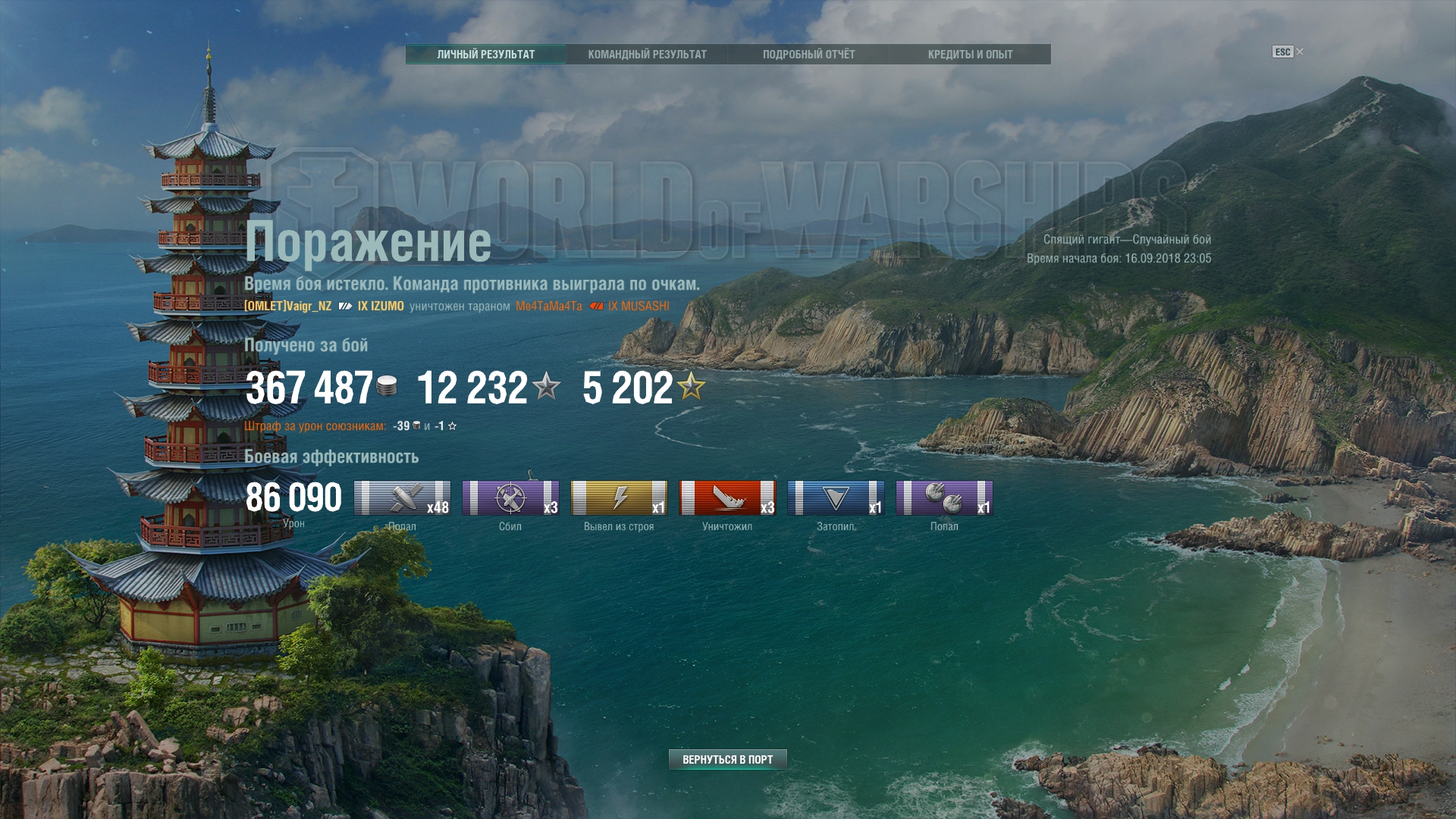Viewport: 1456px width, 819px height.
Task: Select the Кредиты и опыт tab
Action: tap(970, 55)
